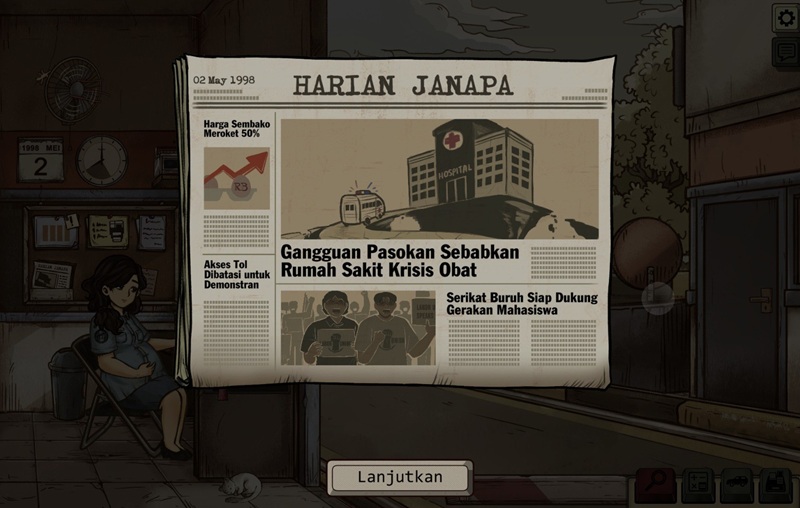Open the calculator tool
The width and height of the screenshot is (800, 508).
pos(697,486)
